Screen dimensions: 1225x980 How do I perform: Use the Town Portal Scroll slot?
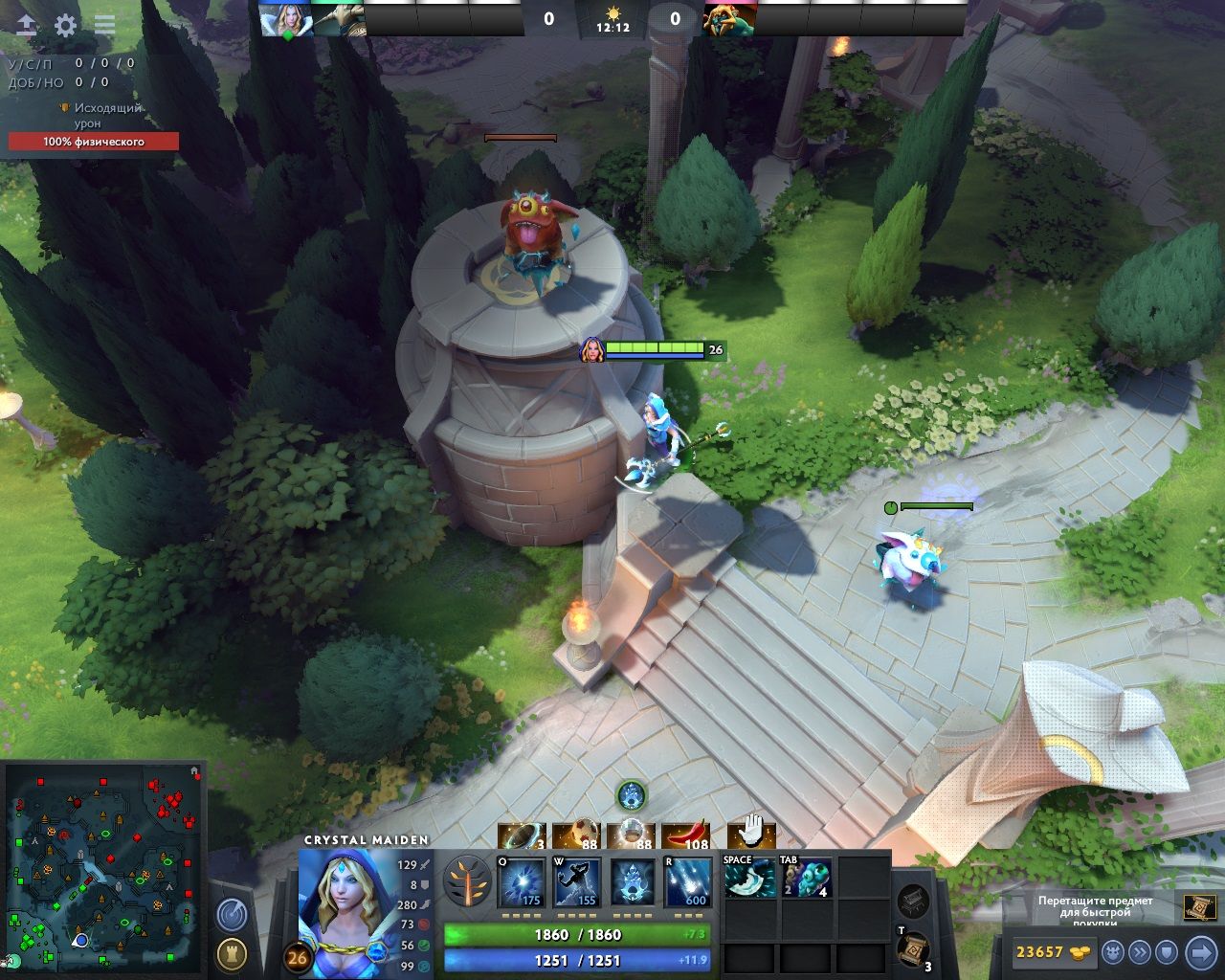[x=913, y=949]
